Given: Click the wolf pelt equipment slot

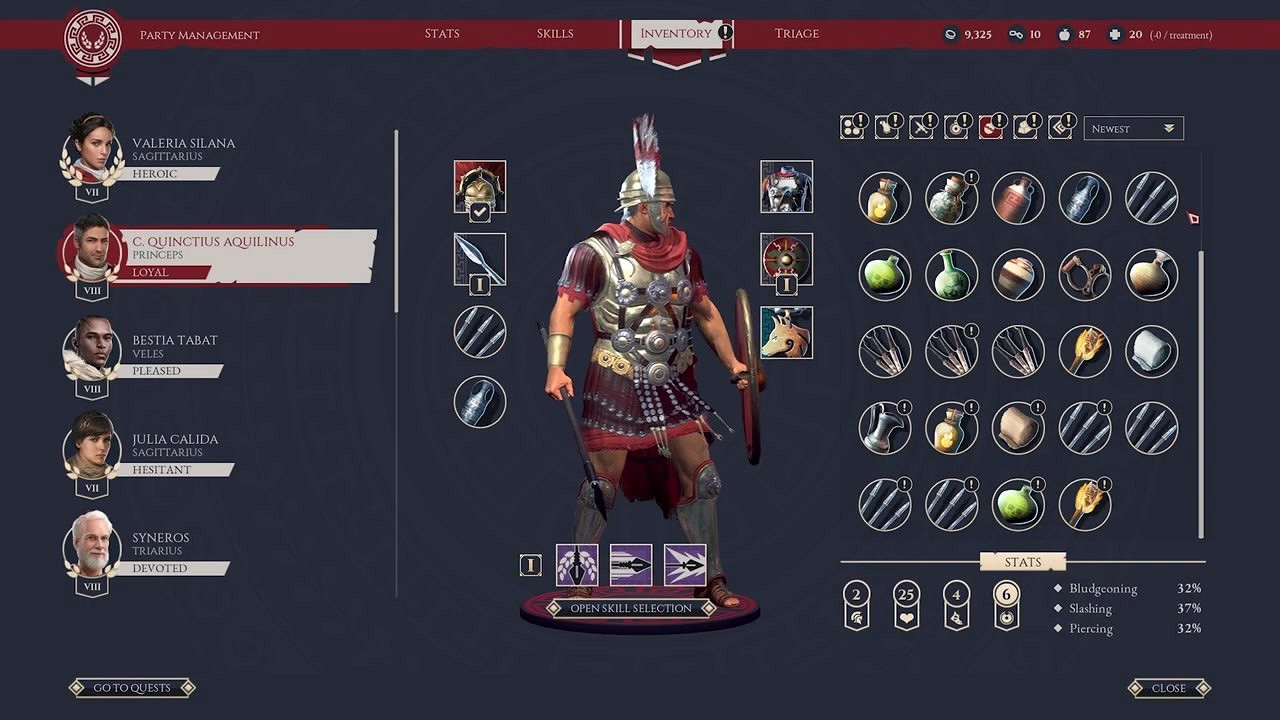Looking at the screenshot, I should pyautogui.click(x=786, y=333).
